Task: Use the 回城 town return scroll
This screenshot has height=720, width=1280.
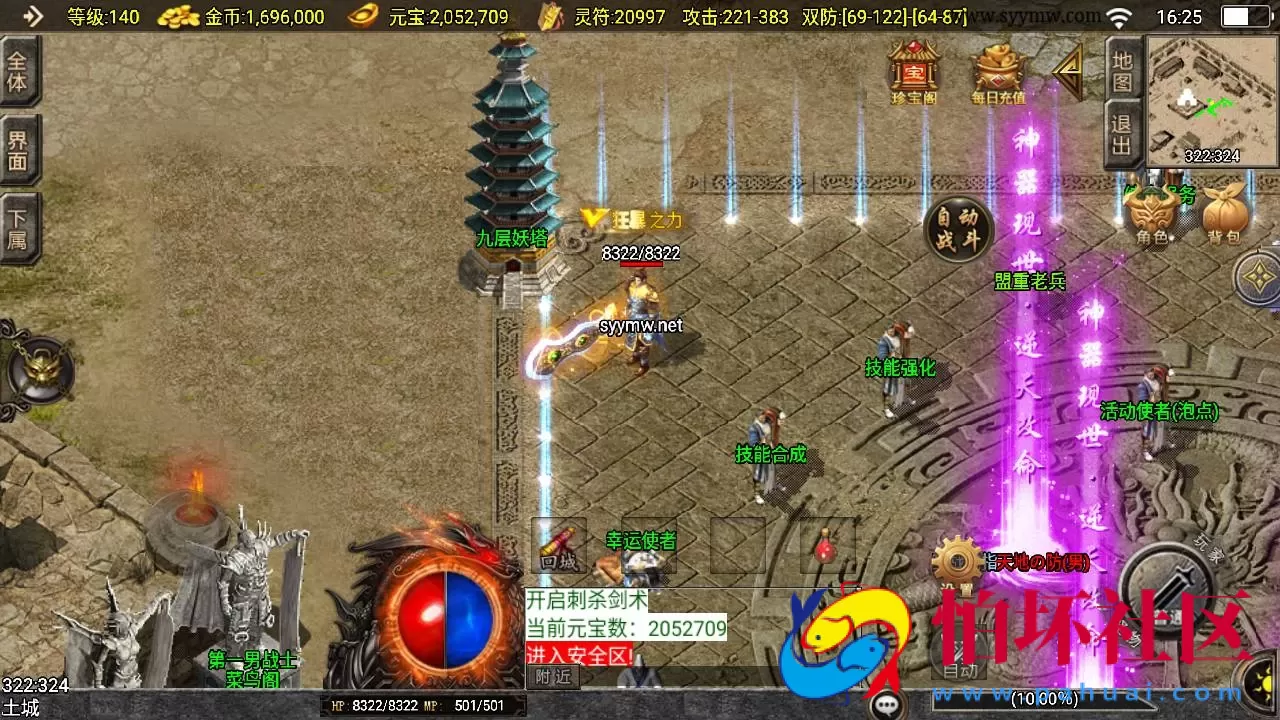Action: pos(558,545)
